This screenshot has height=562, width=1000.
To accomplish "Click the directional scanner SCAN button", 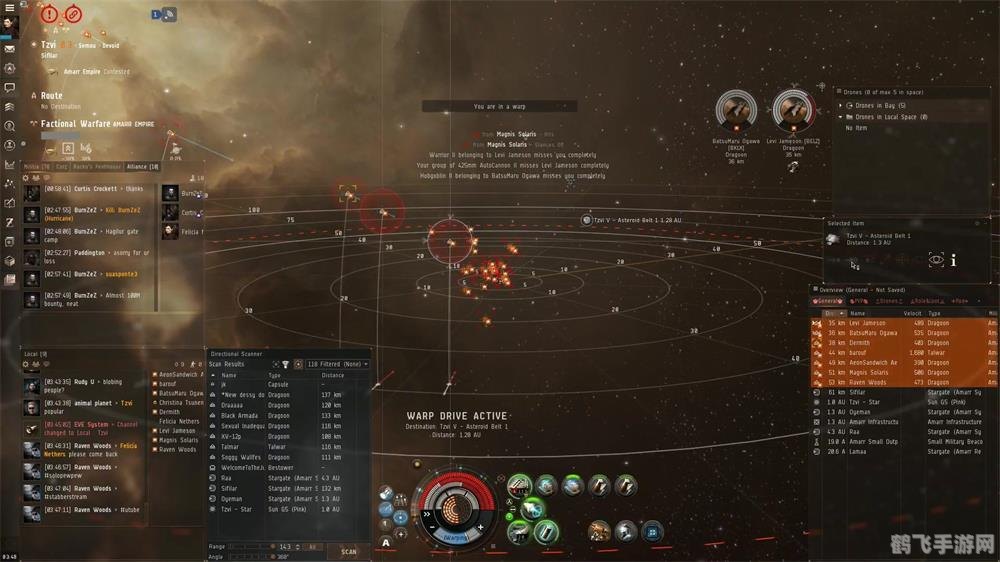I will point(348,551).
